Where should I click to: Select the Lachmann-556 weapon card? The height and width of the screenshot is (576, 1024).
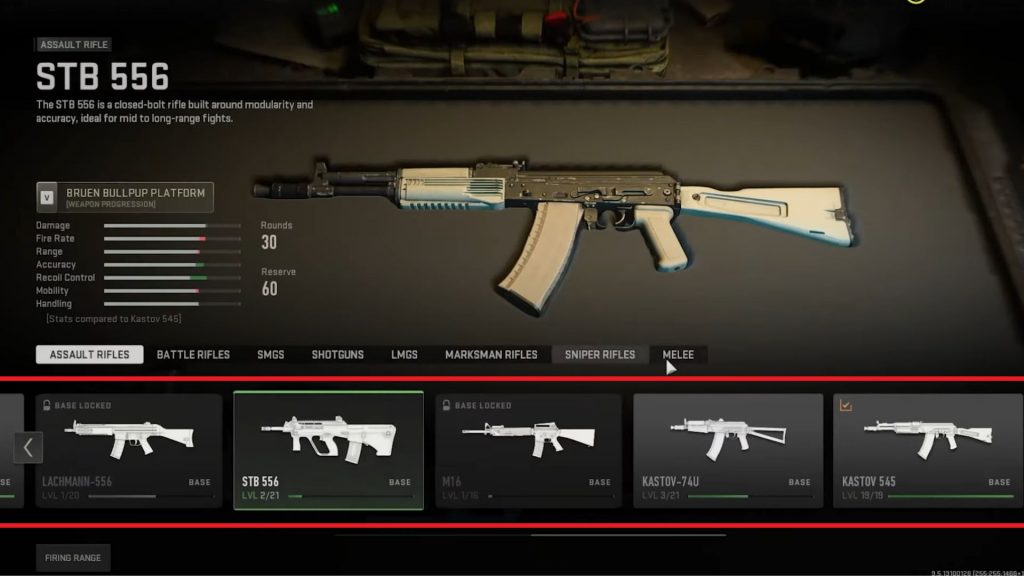click(128, 450)
